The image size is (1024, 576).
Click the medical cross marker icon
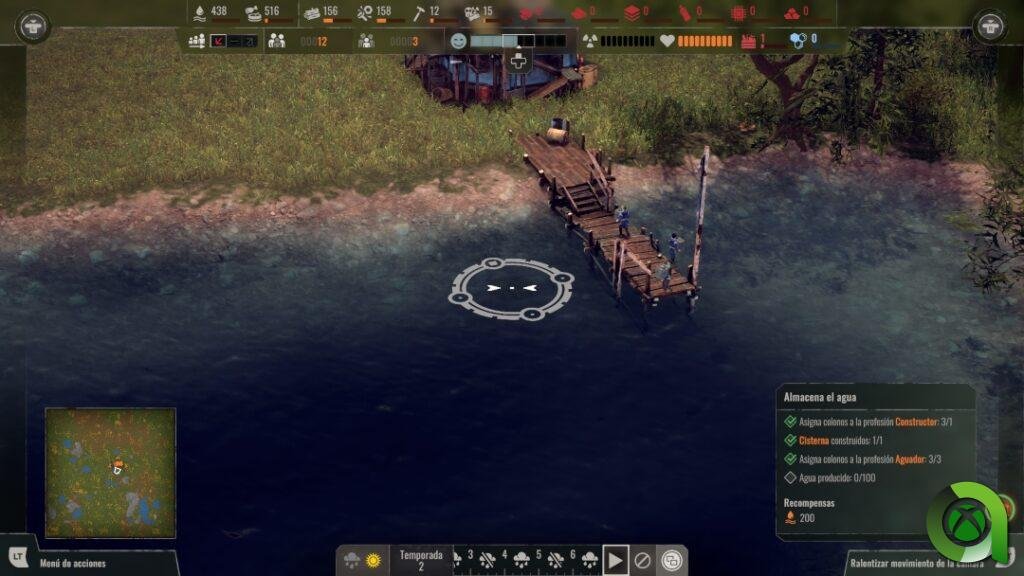tap(518, 61)
